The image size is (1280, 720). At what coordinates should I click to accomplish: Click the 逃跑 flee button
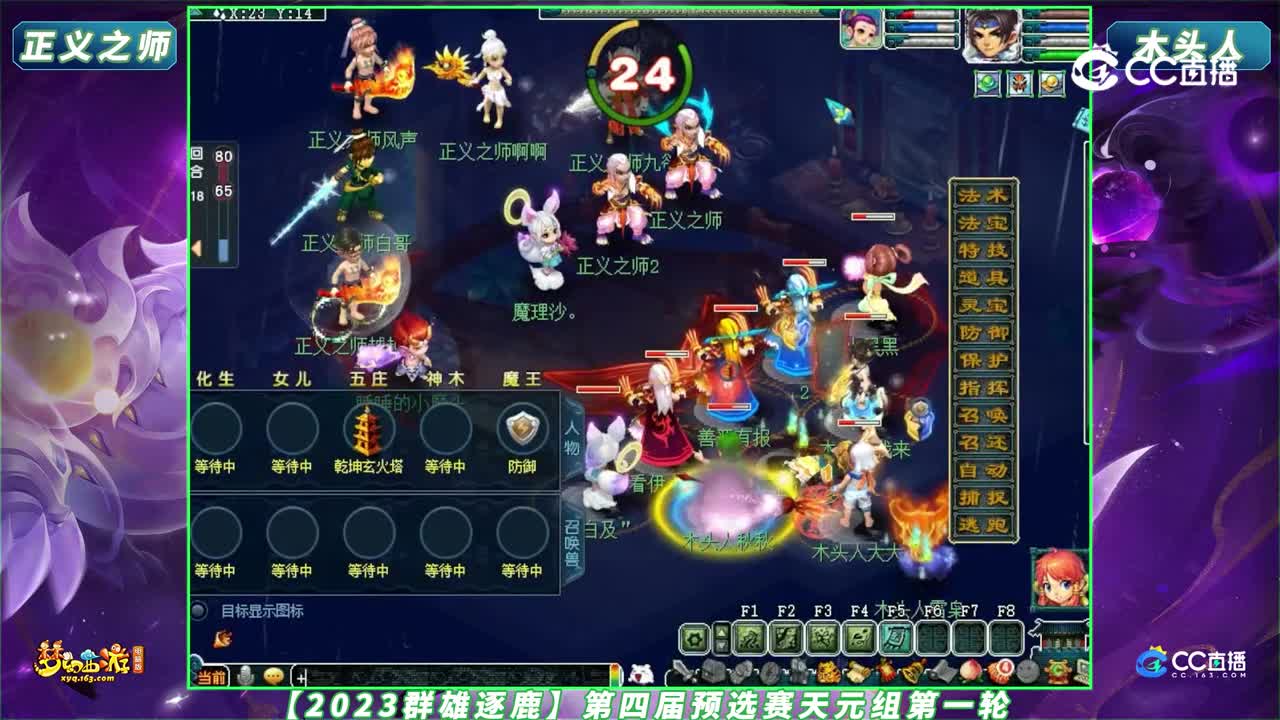980,526
